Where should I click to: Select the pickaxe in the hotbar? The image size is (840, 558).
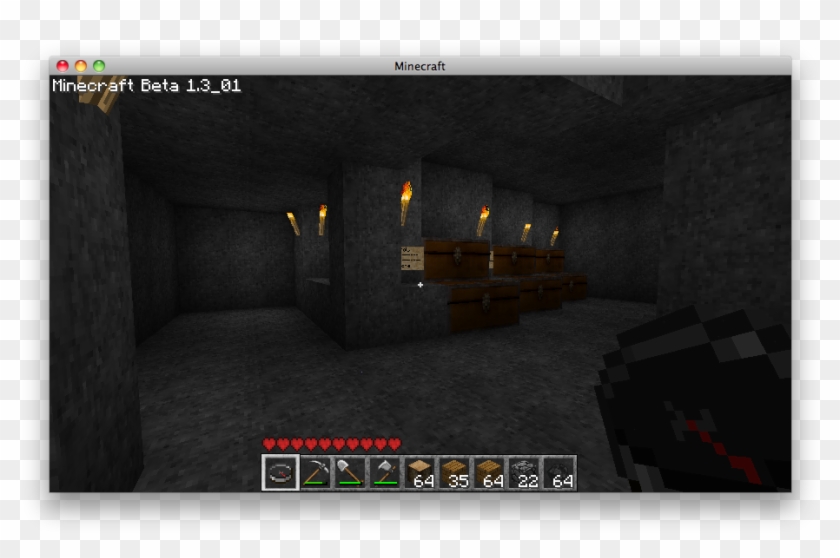click(x=316, y=472)
